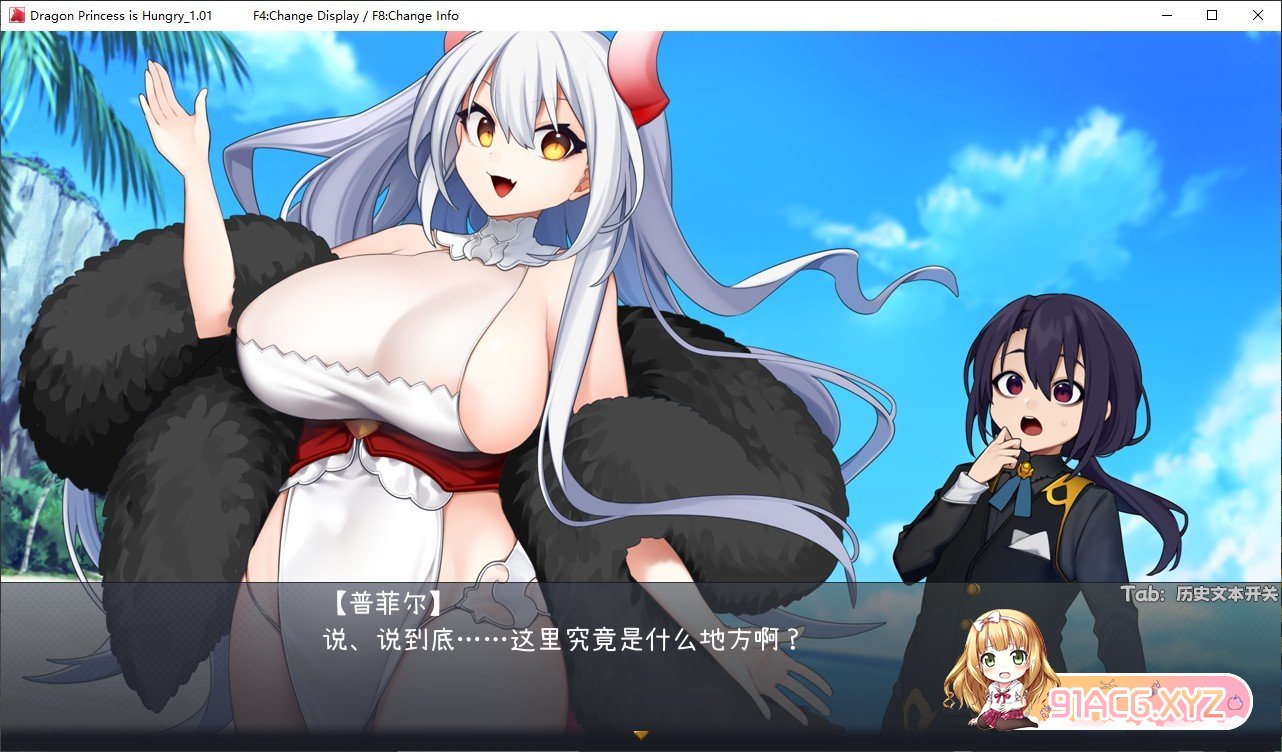Click the minimize button in title bar
This screenshot has width=1282, height=752.
tap(1166, 15)
